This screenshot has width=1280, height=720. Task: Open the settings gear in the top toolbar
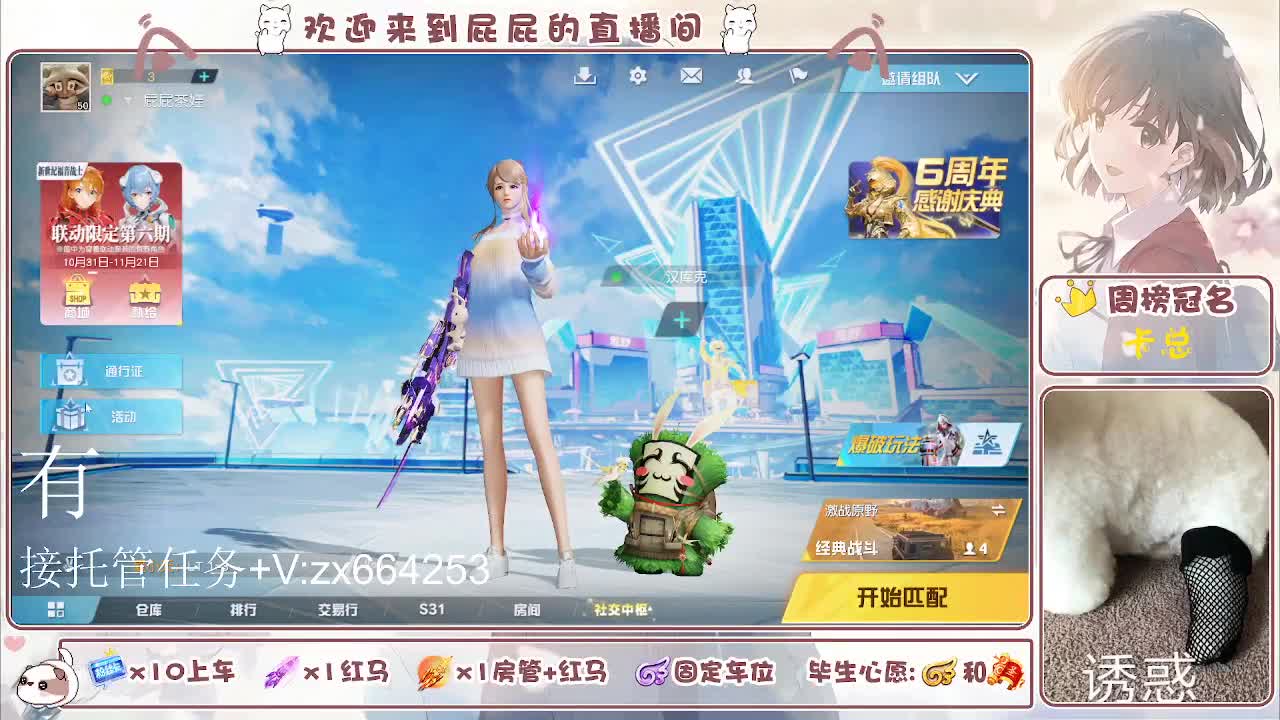click(637, 76)
